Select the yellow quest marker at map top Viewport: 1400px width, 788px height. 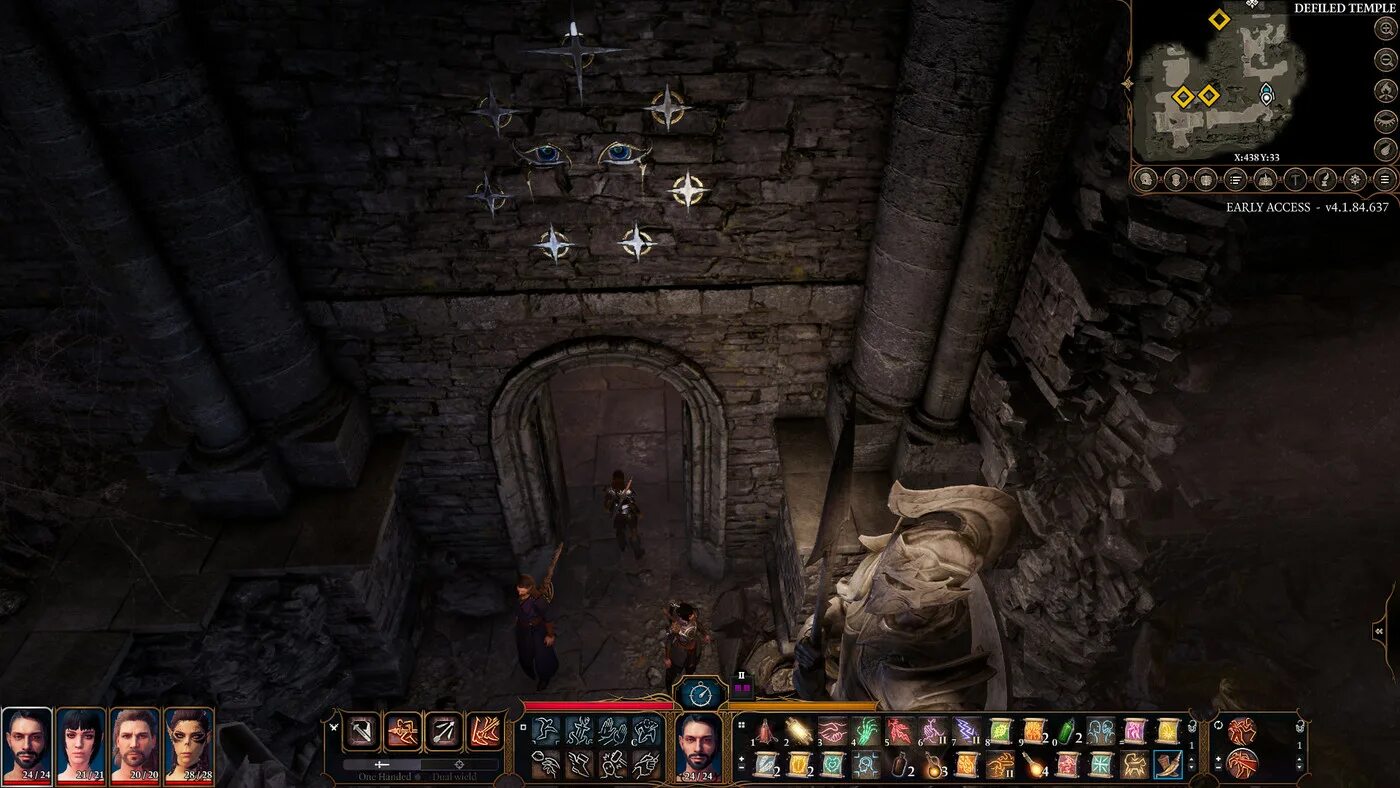(1218, 19)
